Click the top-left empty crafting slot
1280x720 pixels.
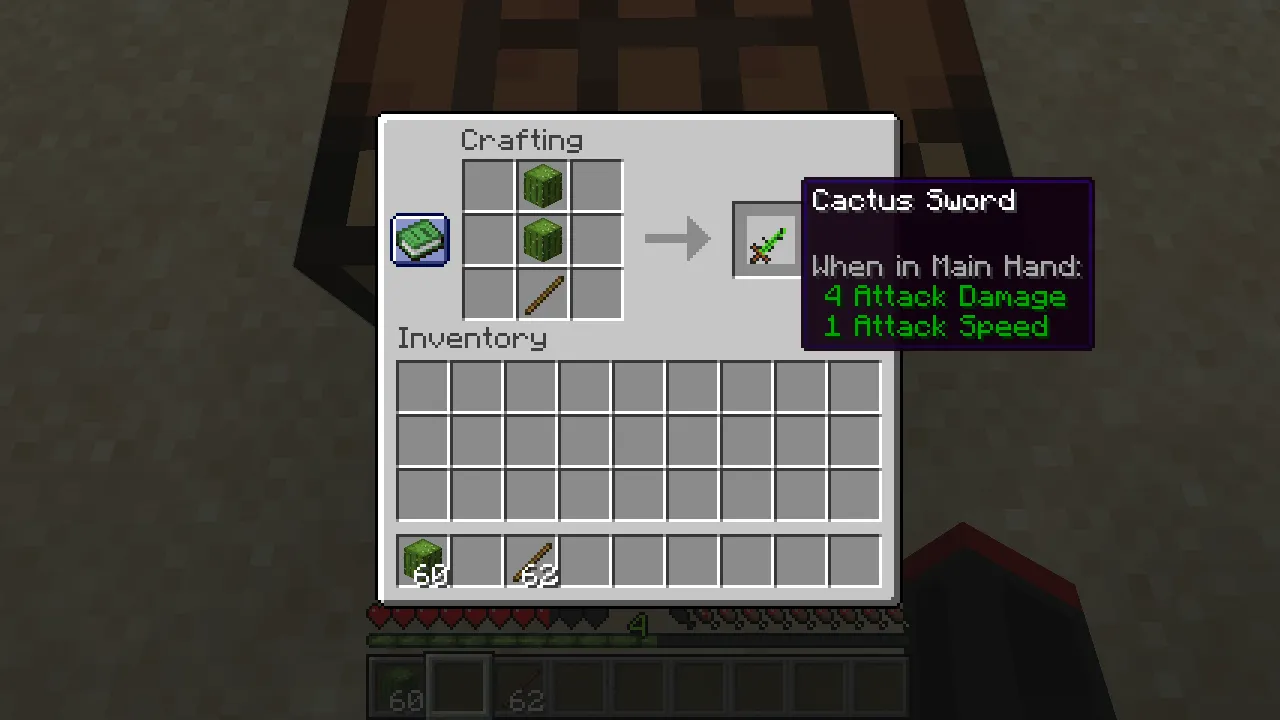click(488, 185)
